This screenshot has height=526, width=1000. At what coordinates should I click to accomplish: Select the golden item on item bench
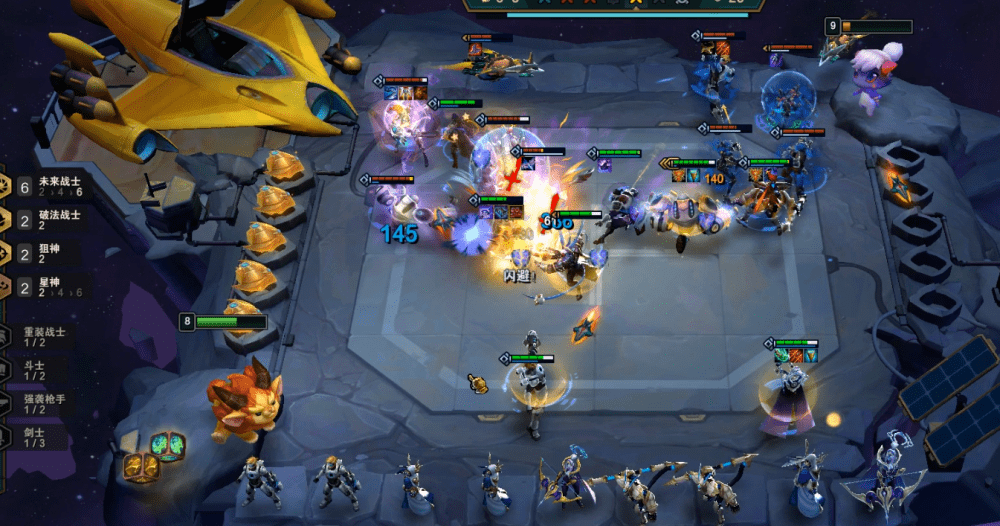coord(141,466)
